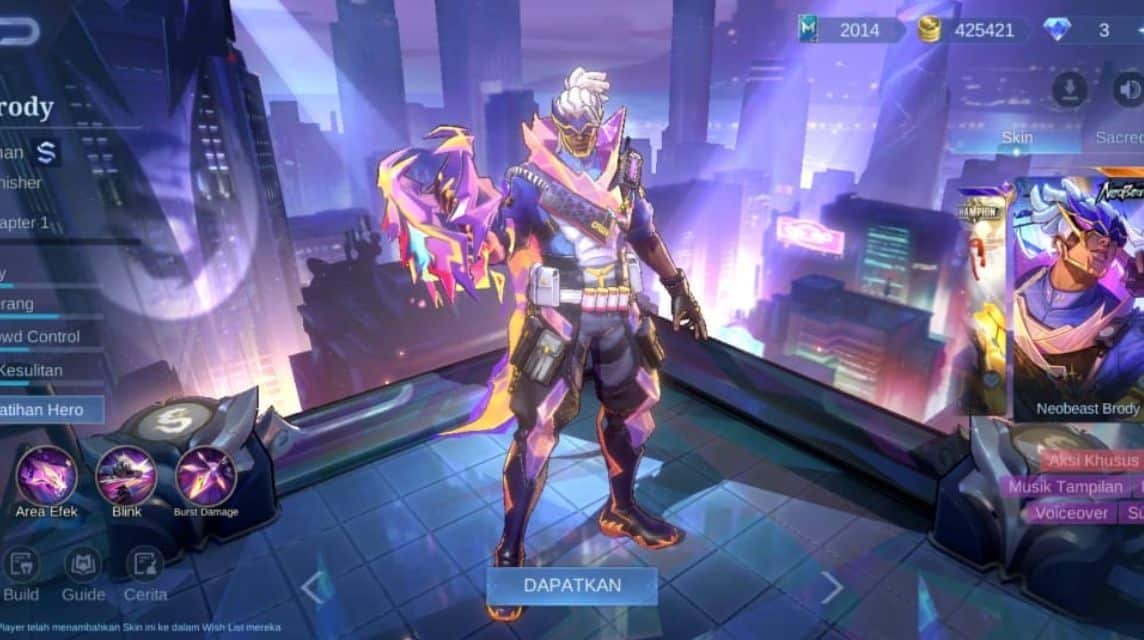The height and width of the screenshot is (640, 1144).
Task: Show the next skin with right arrow
Action: [x=831, y=588]
